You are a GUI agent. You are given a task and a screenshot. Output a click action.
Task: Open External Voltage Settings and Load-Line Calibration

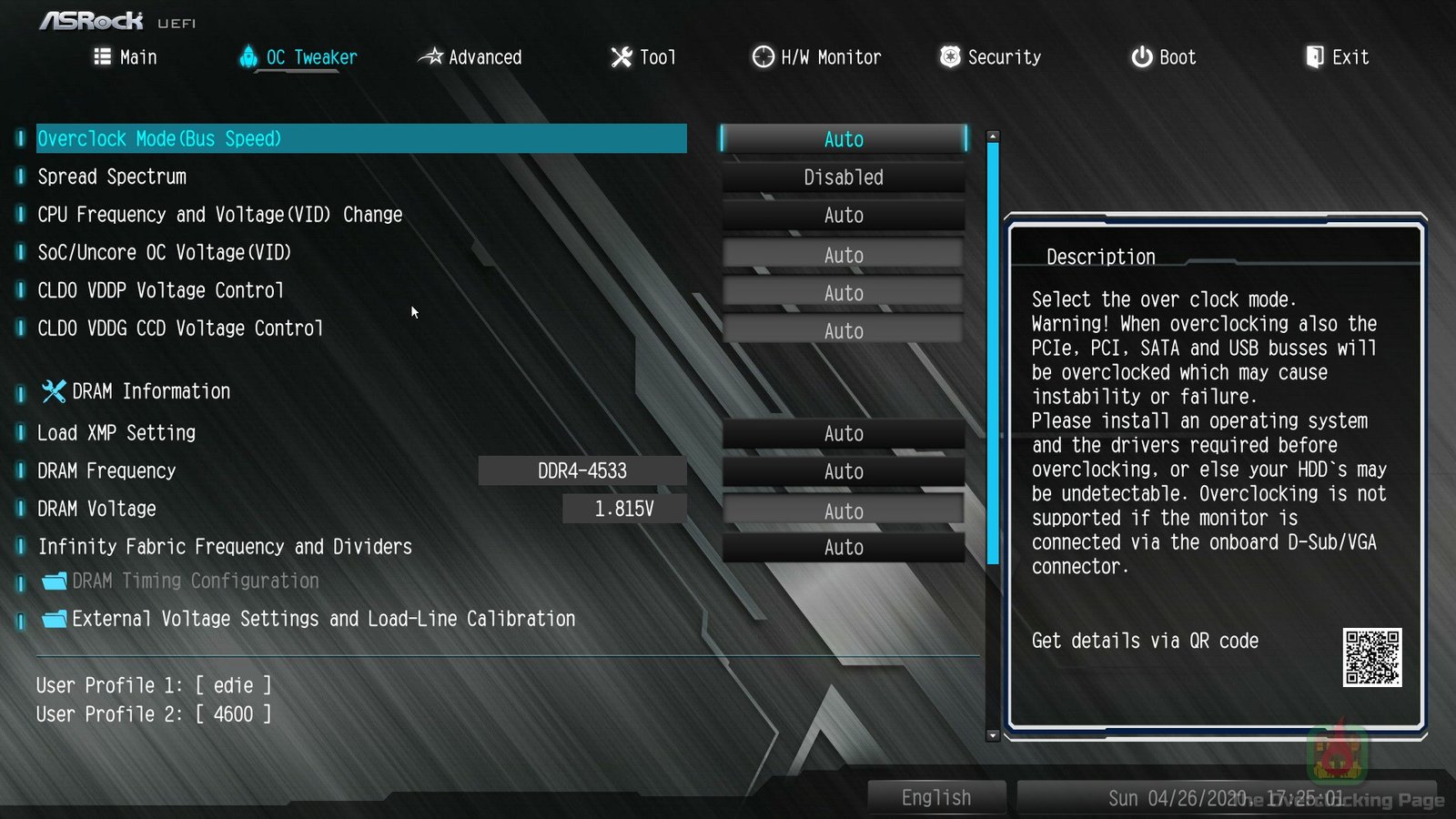323,620
